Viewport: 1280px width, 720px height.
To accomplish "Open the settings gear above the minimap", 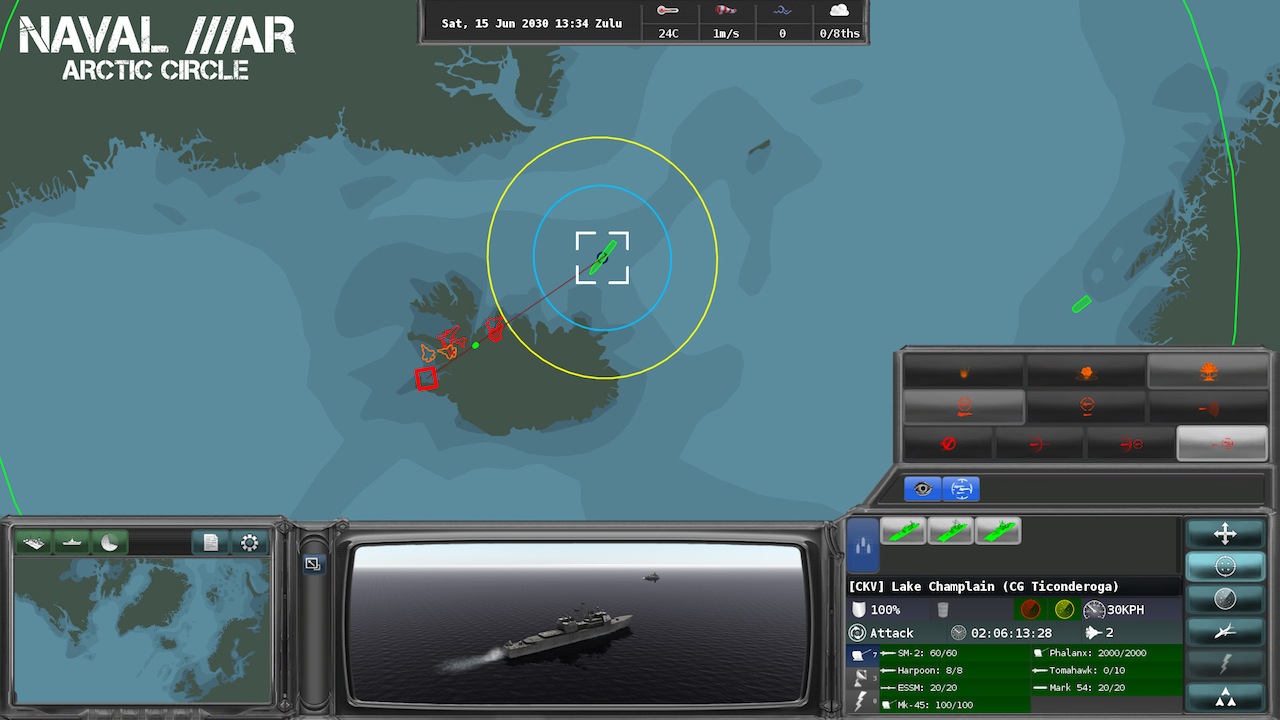I will coord(250,542).
